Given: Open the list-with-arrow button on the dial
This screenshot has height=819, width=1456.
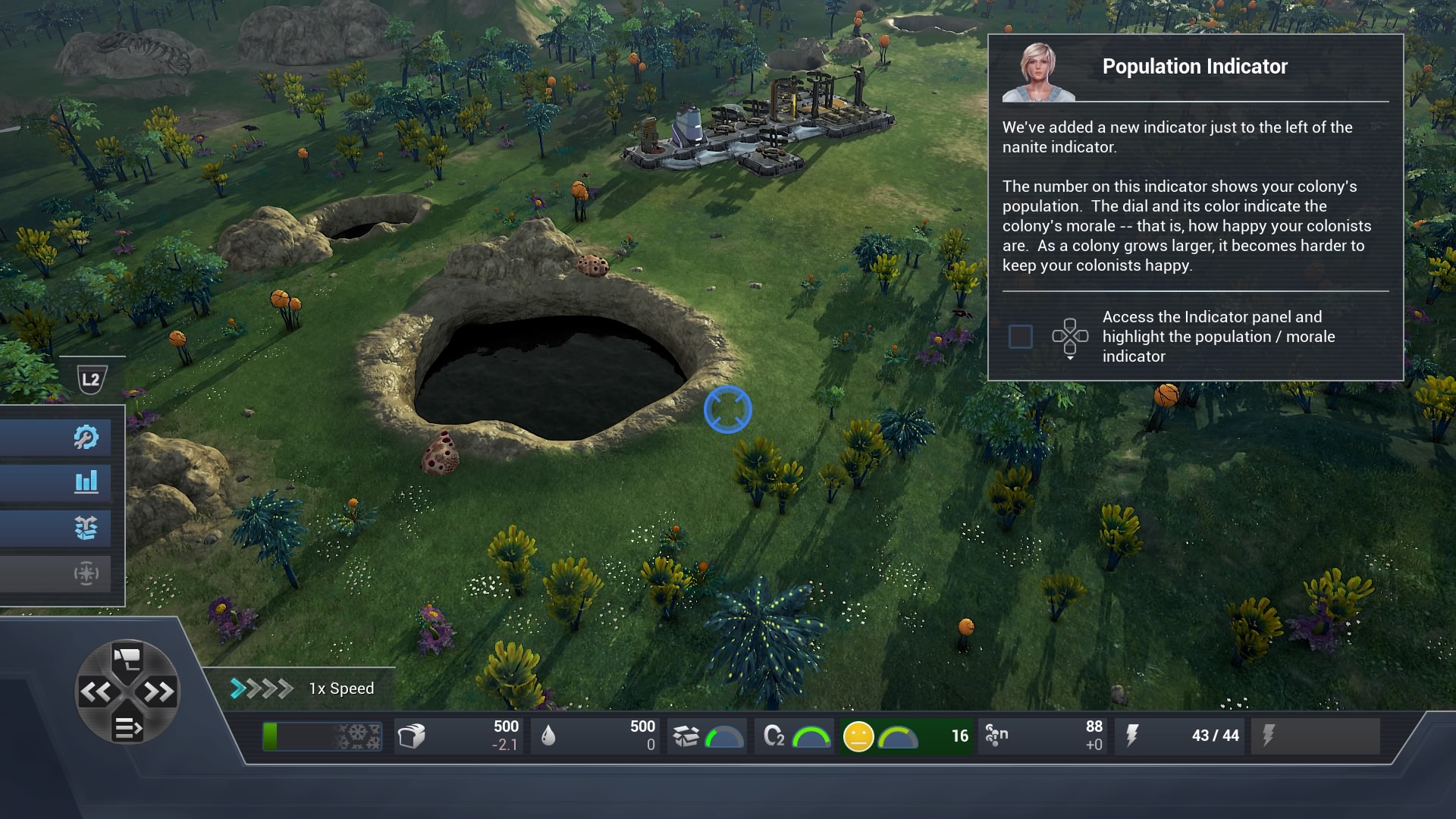Looking at the screenshot, I should pyautogui.click(x=127, y=728).
